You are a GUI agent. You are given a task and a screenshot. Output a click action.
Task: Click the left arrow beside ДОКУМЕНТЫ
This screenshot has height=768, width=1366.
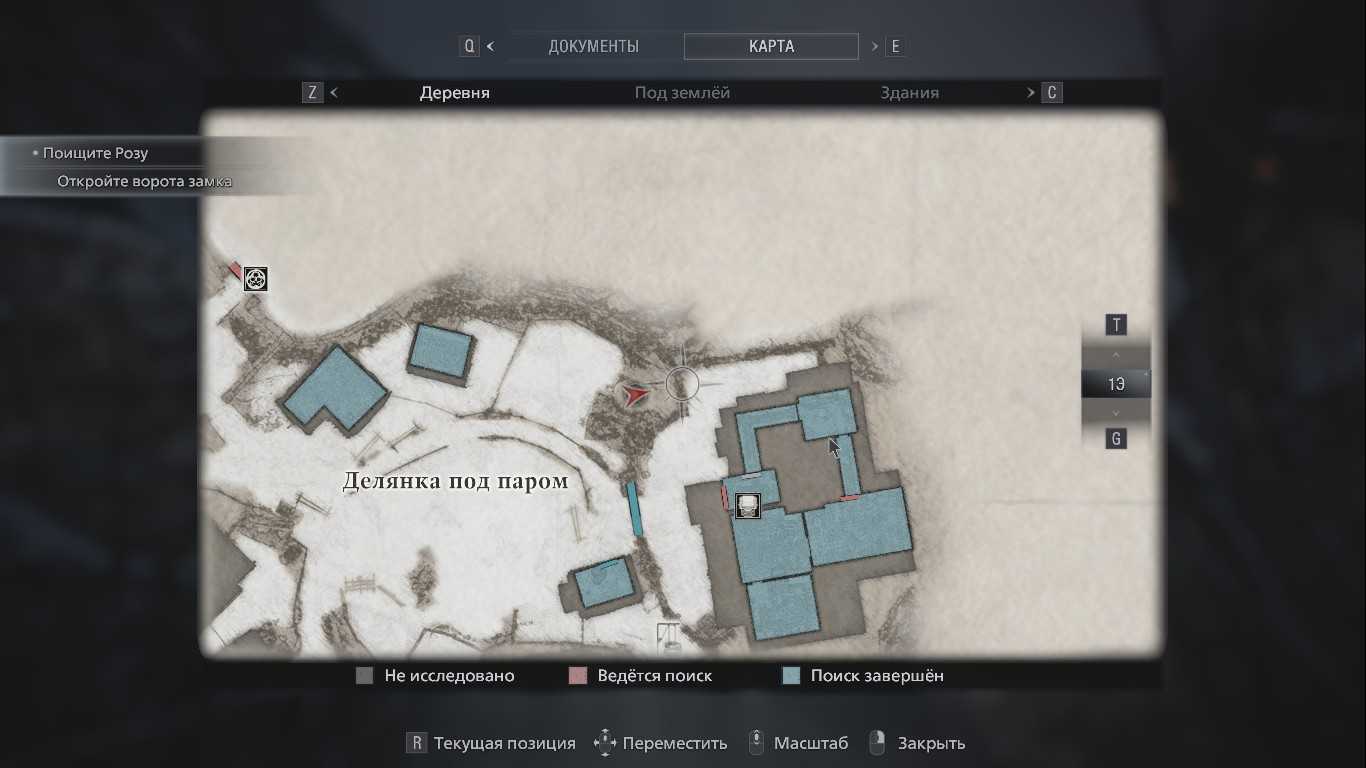(x=491, y=46)
